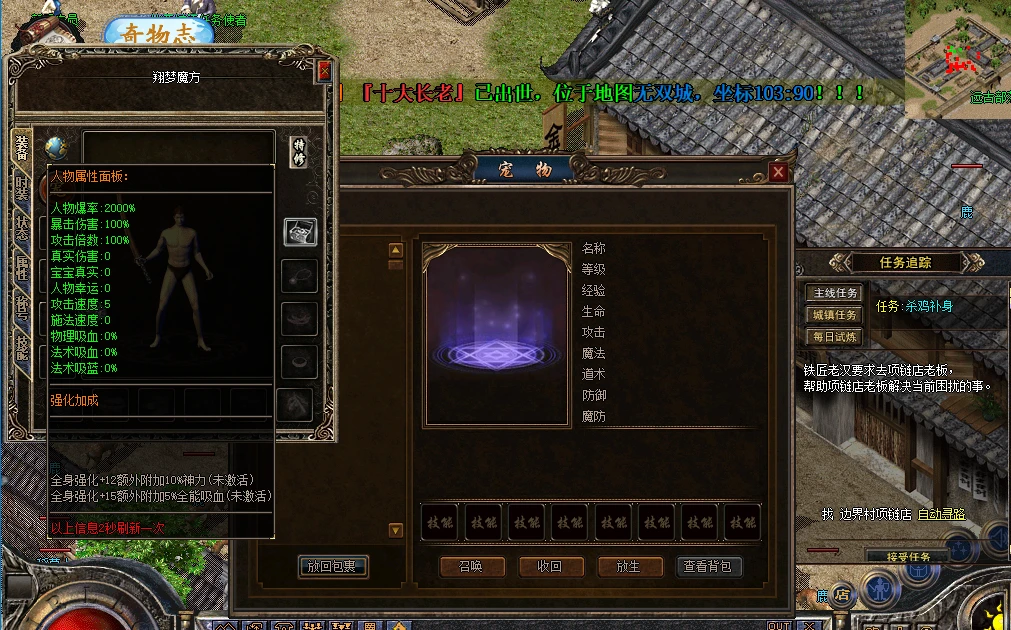
Task: Switch to 城镇任务 town quests
Action: (x=834, y=315)
